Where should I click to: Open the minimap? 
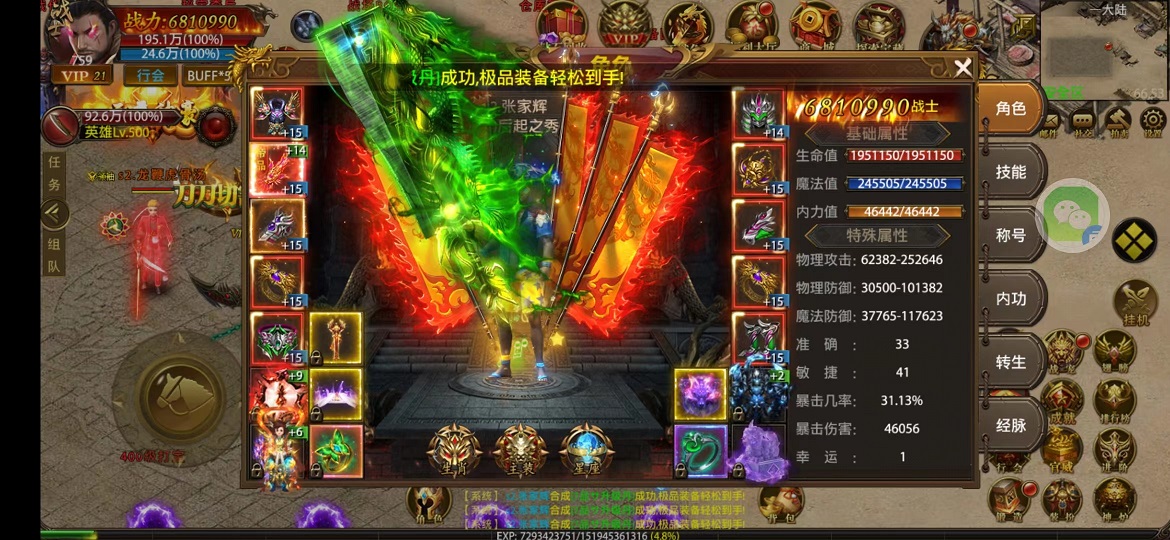[x=1104, y=50]
